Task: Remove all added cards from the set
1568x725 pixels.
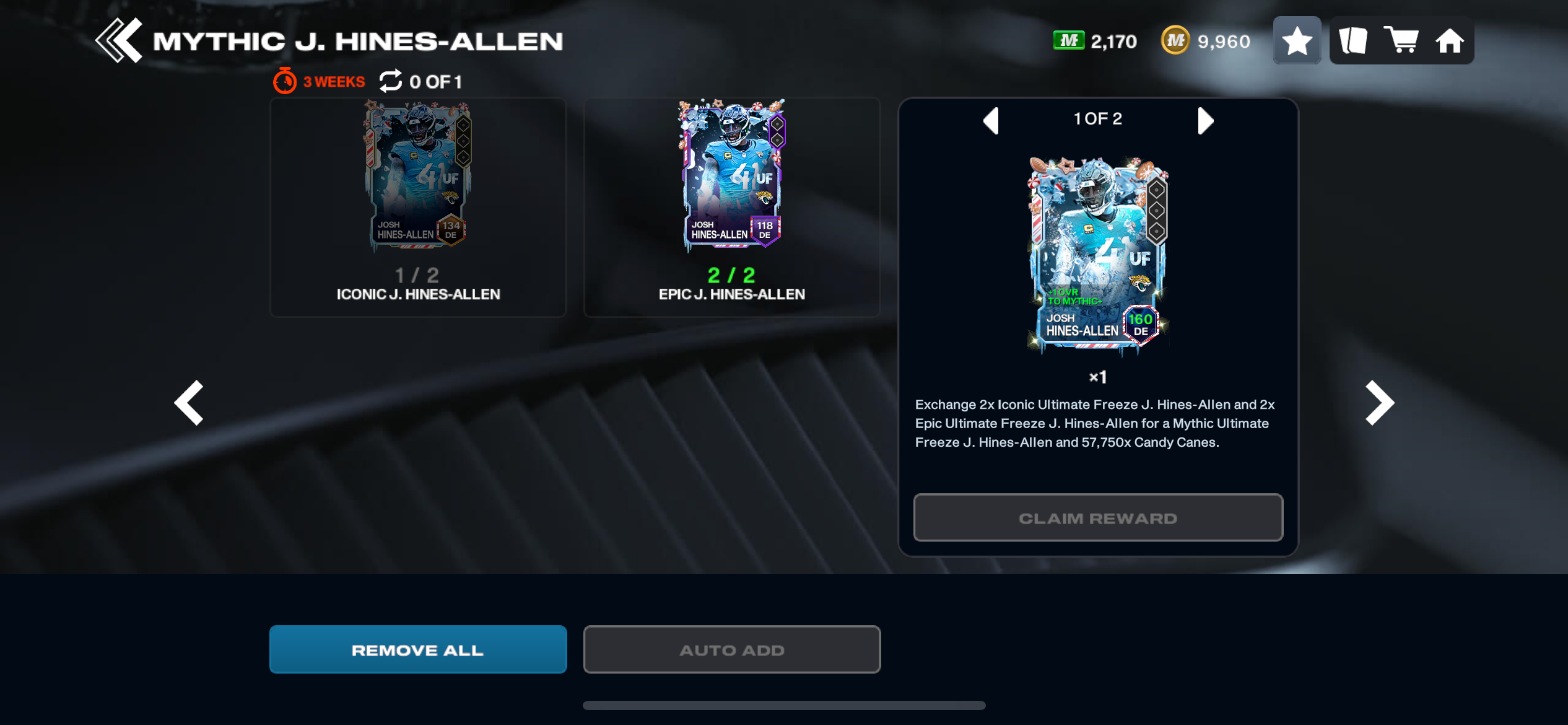Action: point(418,649)
